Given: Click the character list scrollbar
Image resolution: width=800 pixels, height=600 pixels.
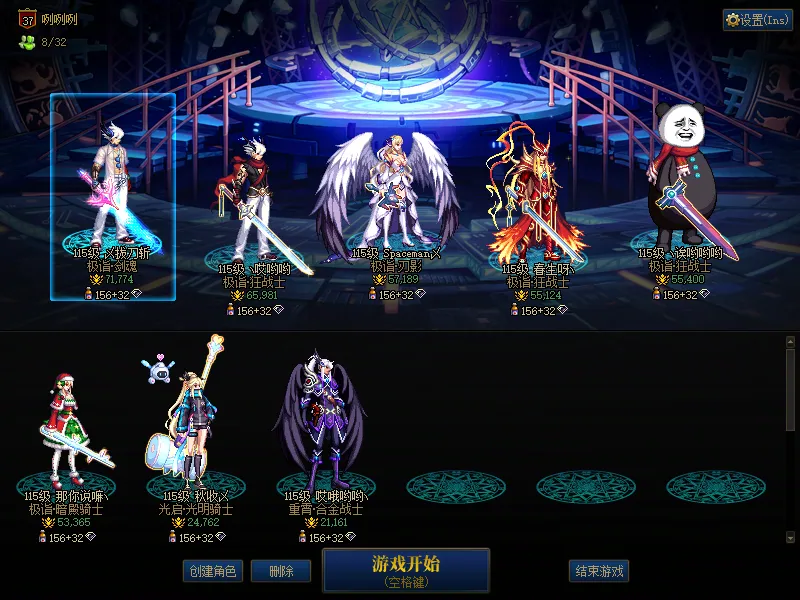Looking at the screenshot, I should pos(790,390).
